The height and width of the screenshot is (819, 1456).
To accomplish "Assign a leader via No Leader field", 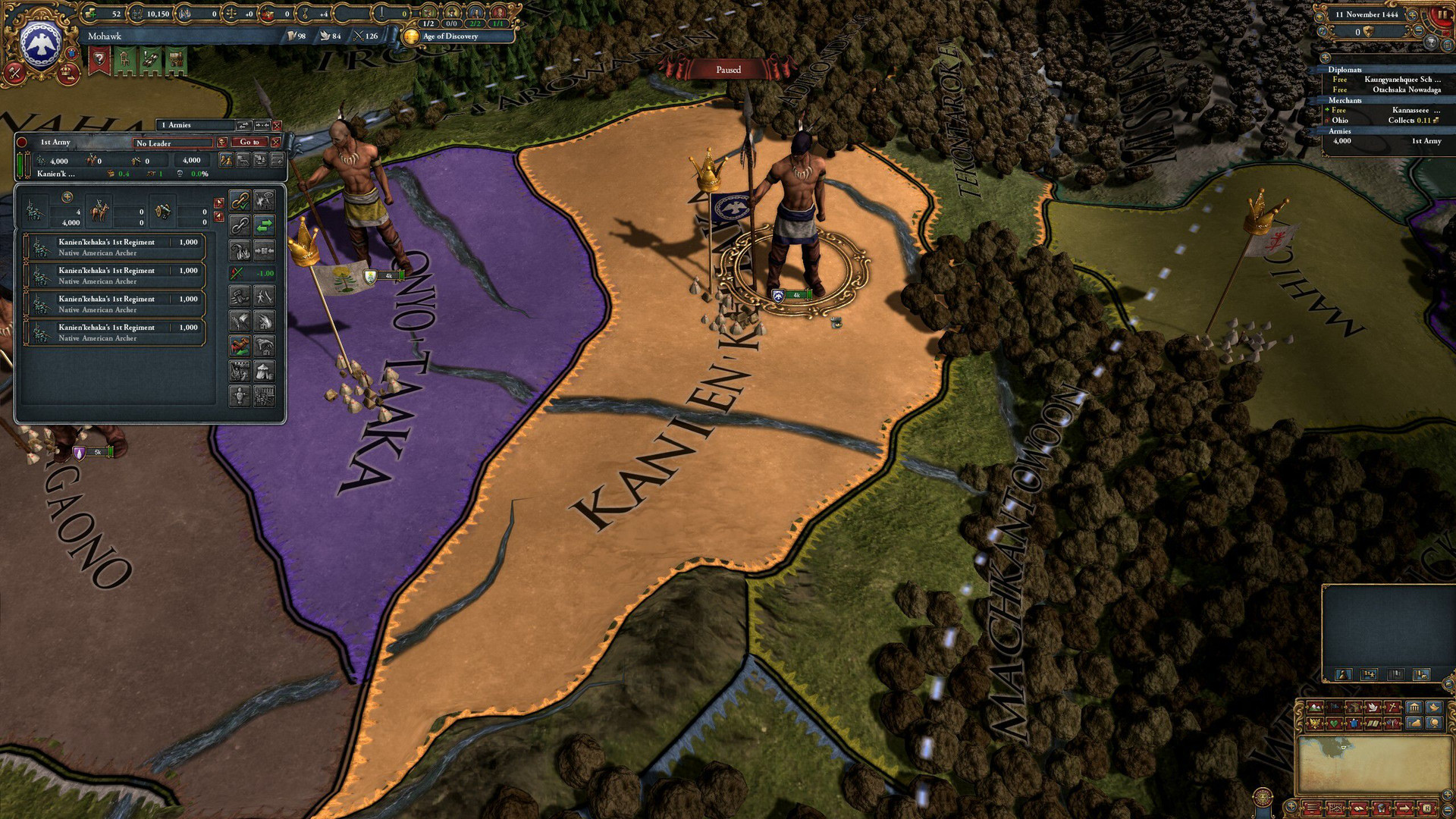I will (x=173, y=143).
